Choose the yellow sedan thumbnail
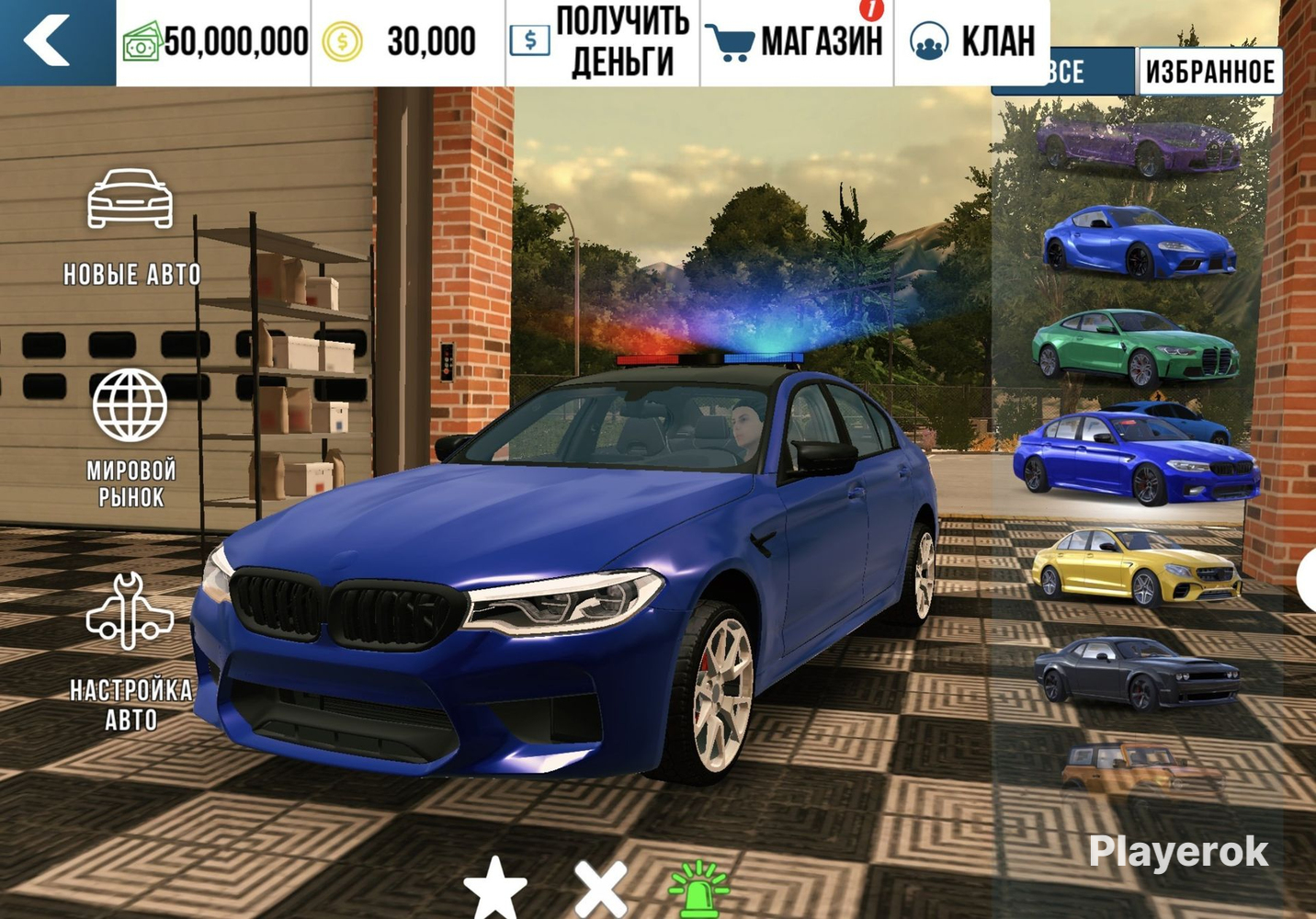Viewport: 1316px width, 919px height. click(1136, 564)
